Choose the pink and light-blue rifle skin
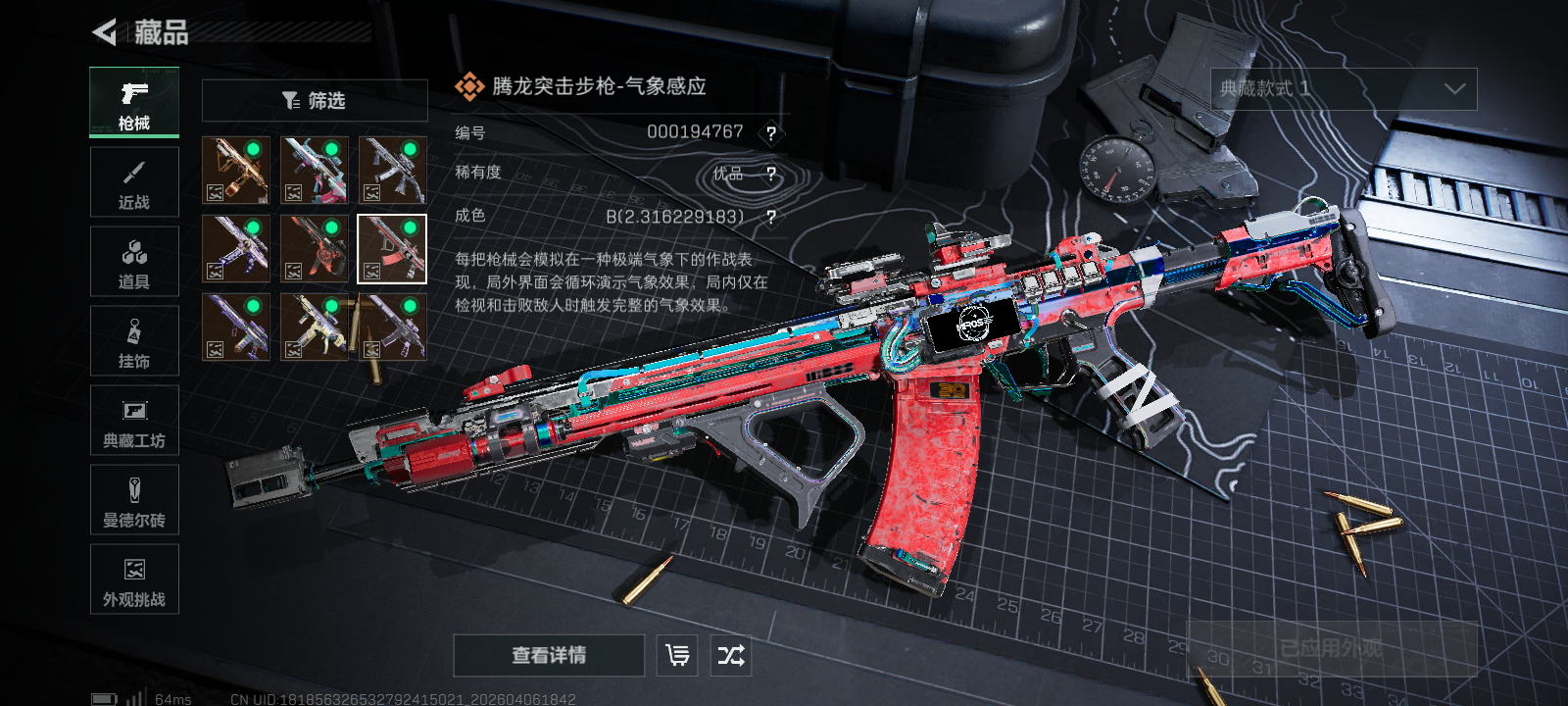 pos(315,170)
